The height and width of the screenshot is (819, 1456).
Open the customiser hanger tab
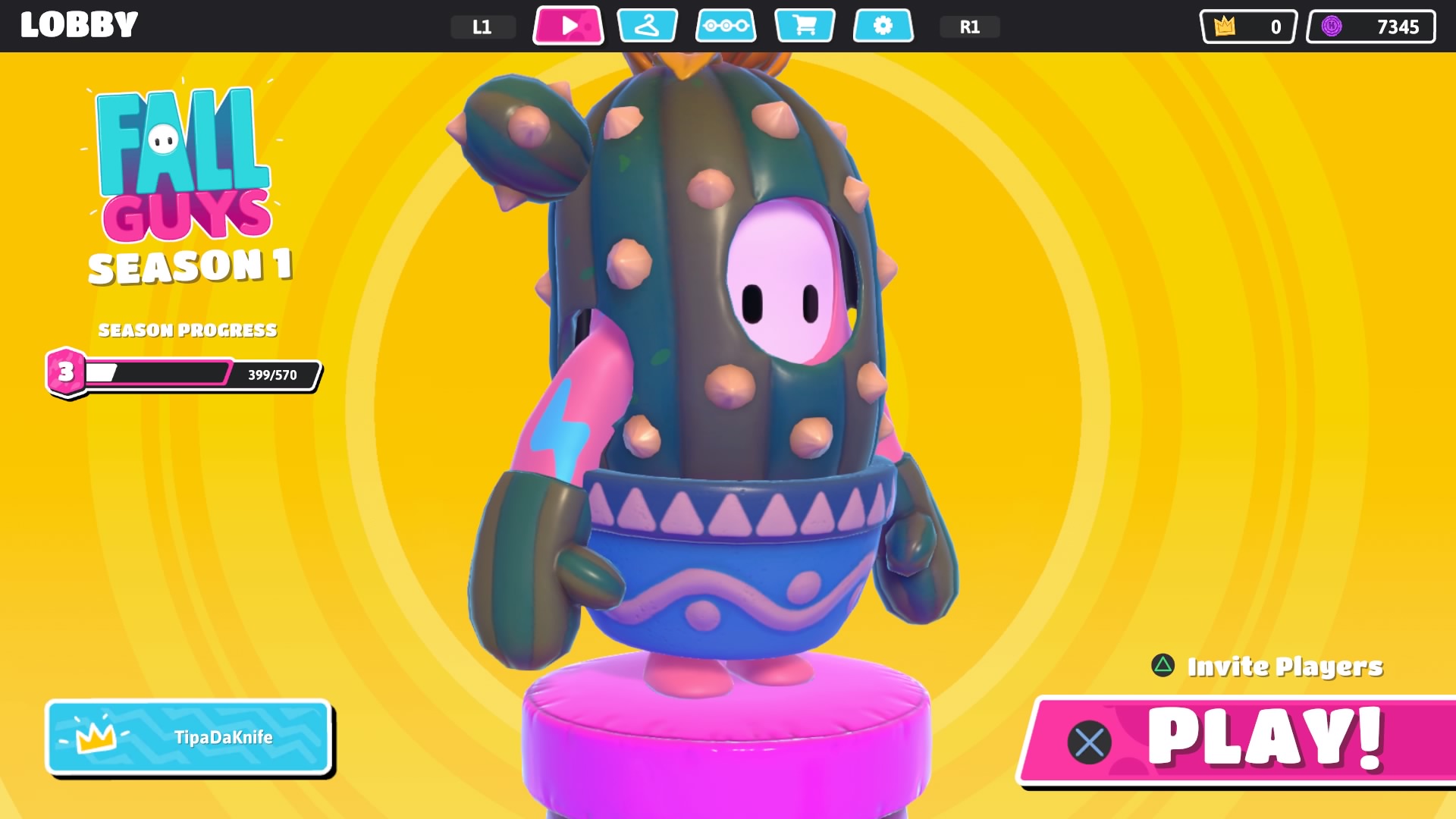click(x=647, y=26)
